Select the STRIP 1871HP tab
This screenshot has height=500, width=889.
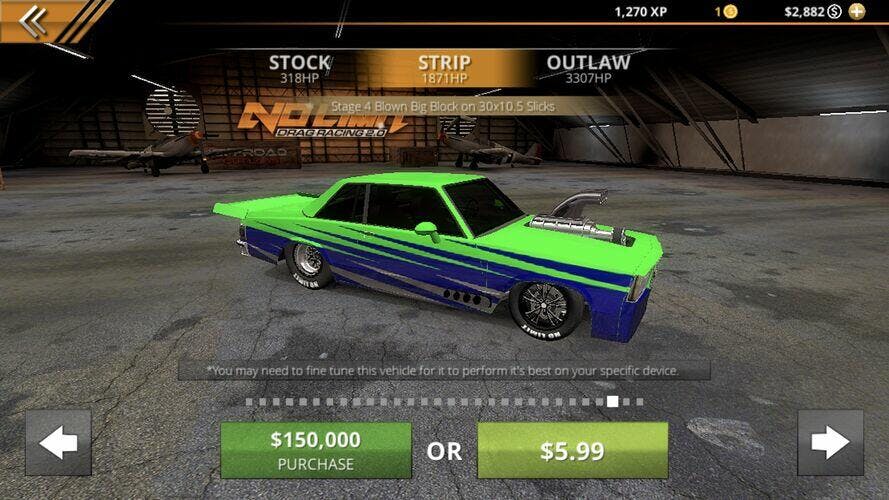click(444, 68)
